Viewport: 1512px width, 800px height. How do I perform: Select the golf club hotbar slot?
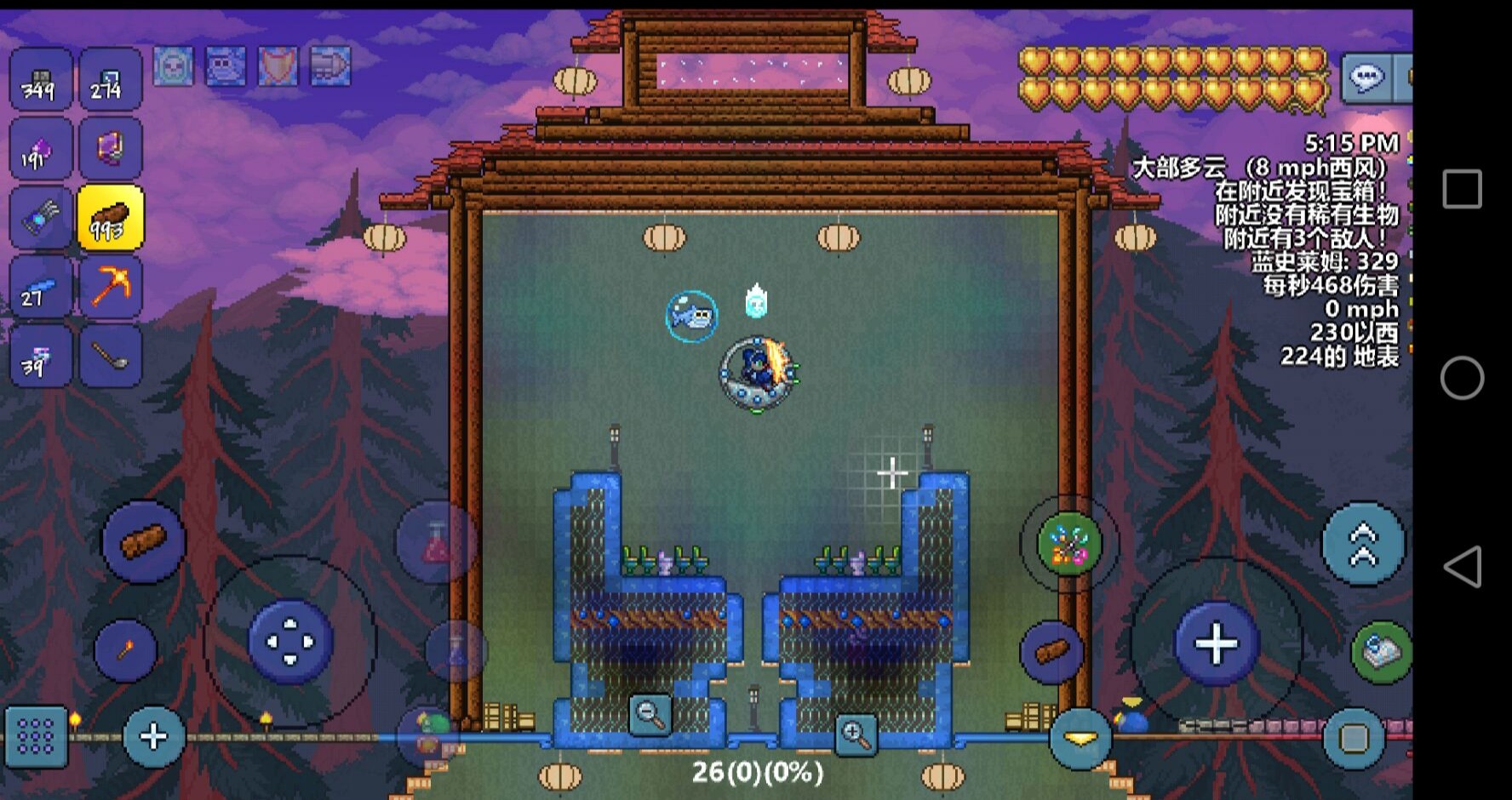click(x=111, y=356)
